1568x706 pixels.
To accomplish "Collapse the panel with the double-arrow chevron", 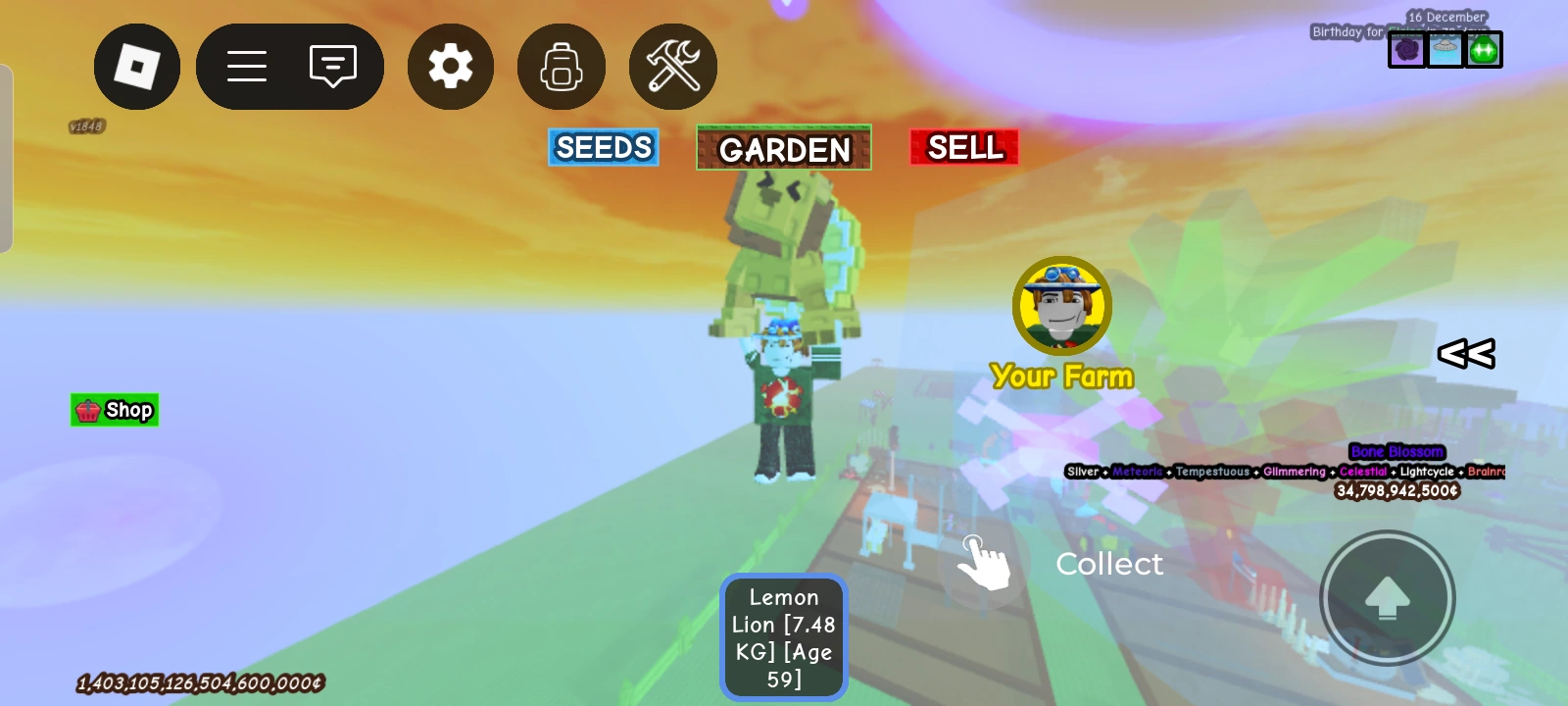I will [1466, 354].
